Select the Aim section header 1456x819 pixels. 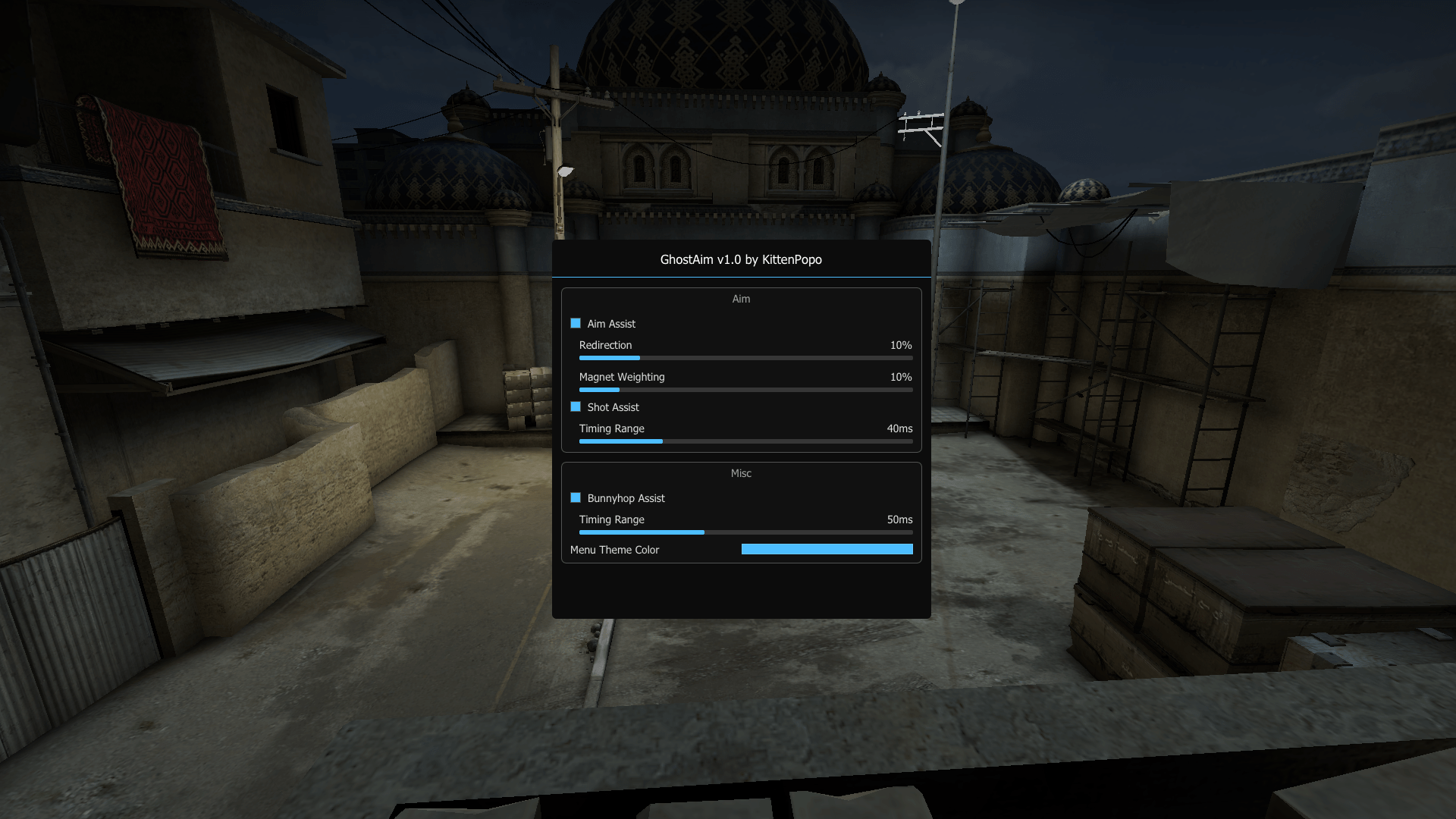coord(741,298)
